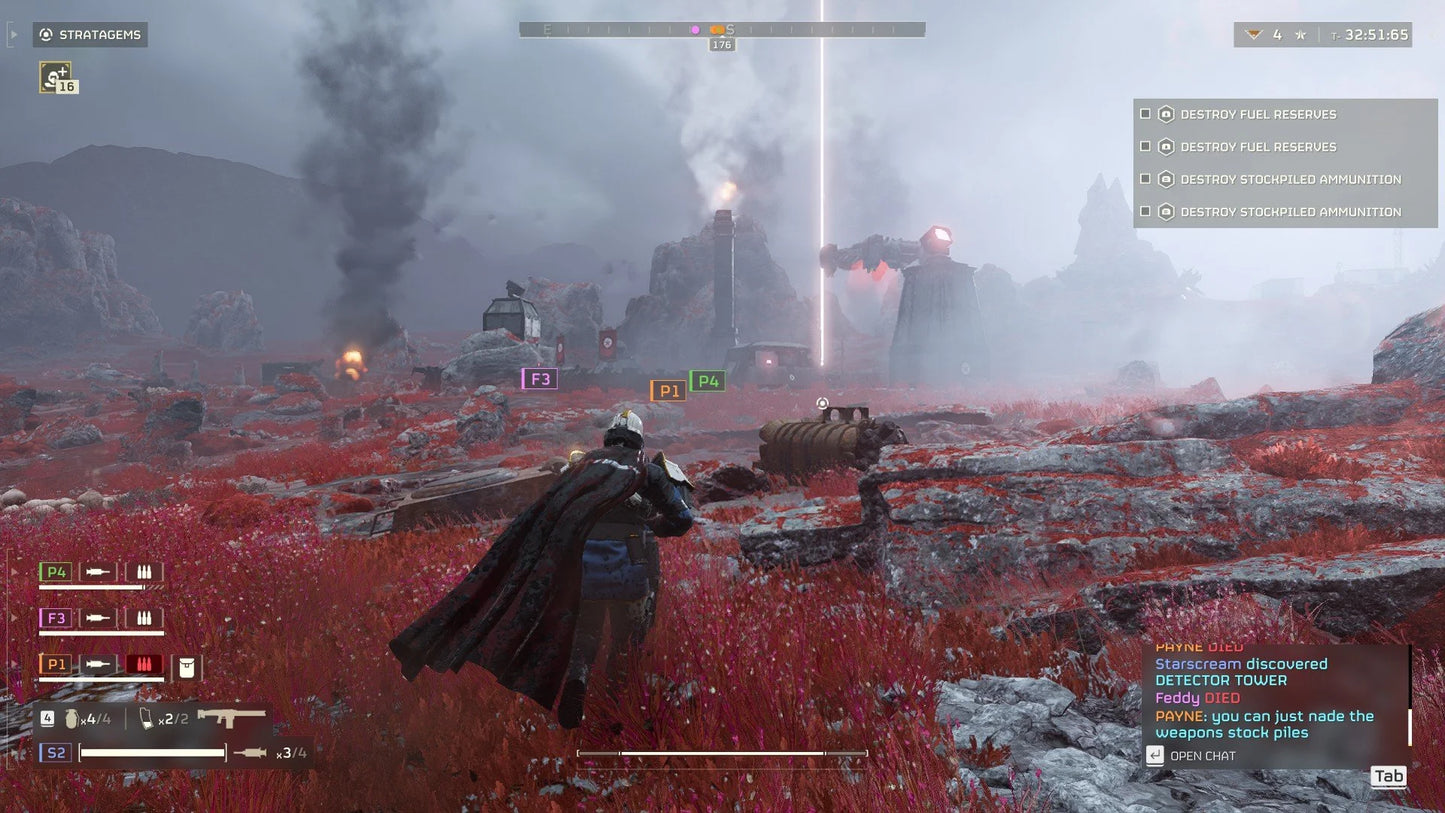Click the red depleted ammo icon beside P1
The width and height of the screenshot is (1445, 813).
(x=144, y=664)
